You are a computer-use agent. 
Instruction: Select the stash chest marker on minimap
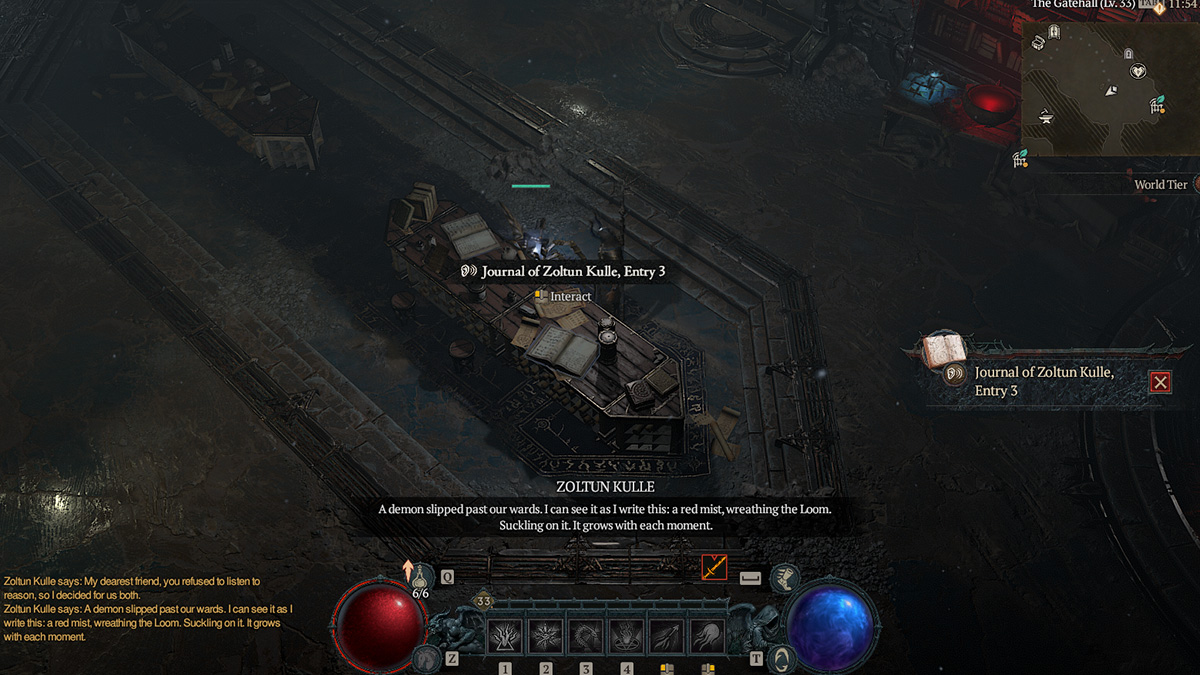tap(1038, 41)
